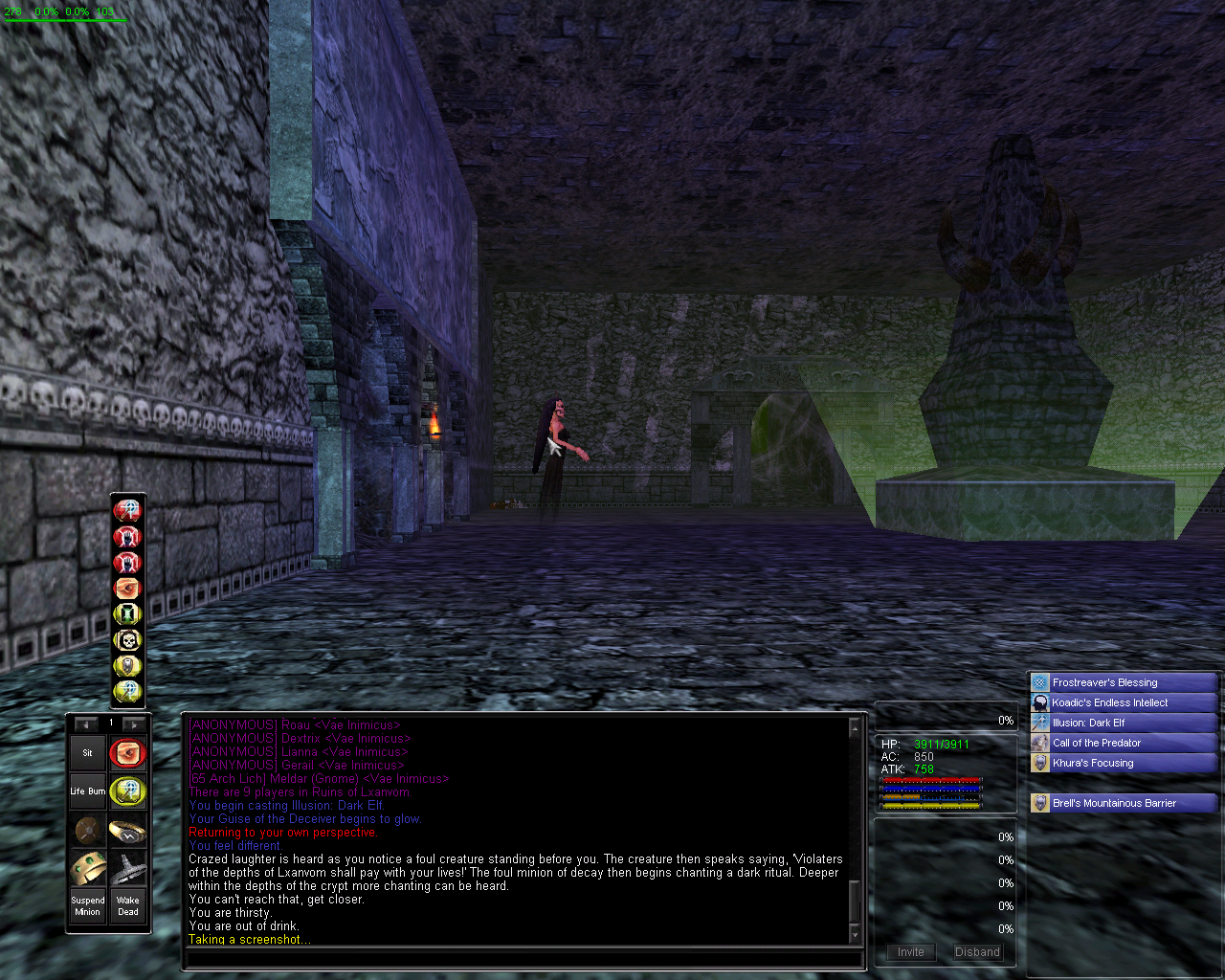This screenshot has width=1225, height=980.
Task: Cast the green hourglass spell gem
Action: 127,613
